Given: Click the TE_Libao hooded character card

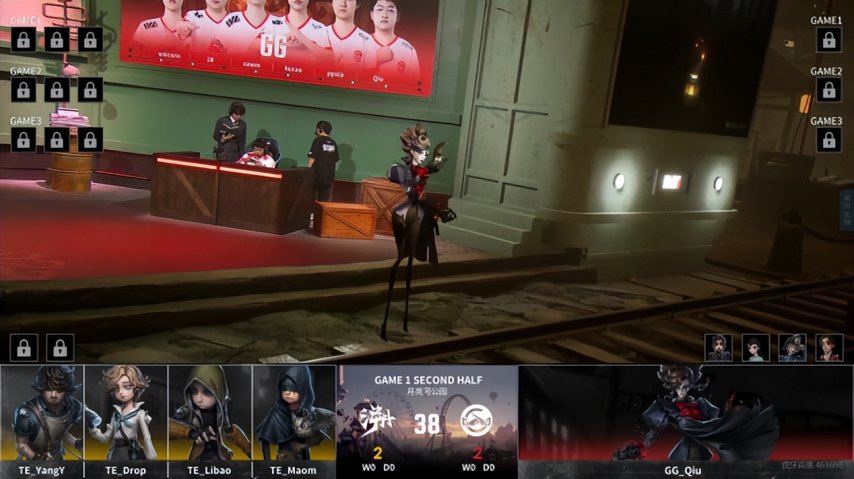Looking at the screenshot, I should (x=210, y=420).
